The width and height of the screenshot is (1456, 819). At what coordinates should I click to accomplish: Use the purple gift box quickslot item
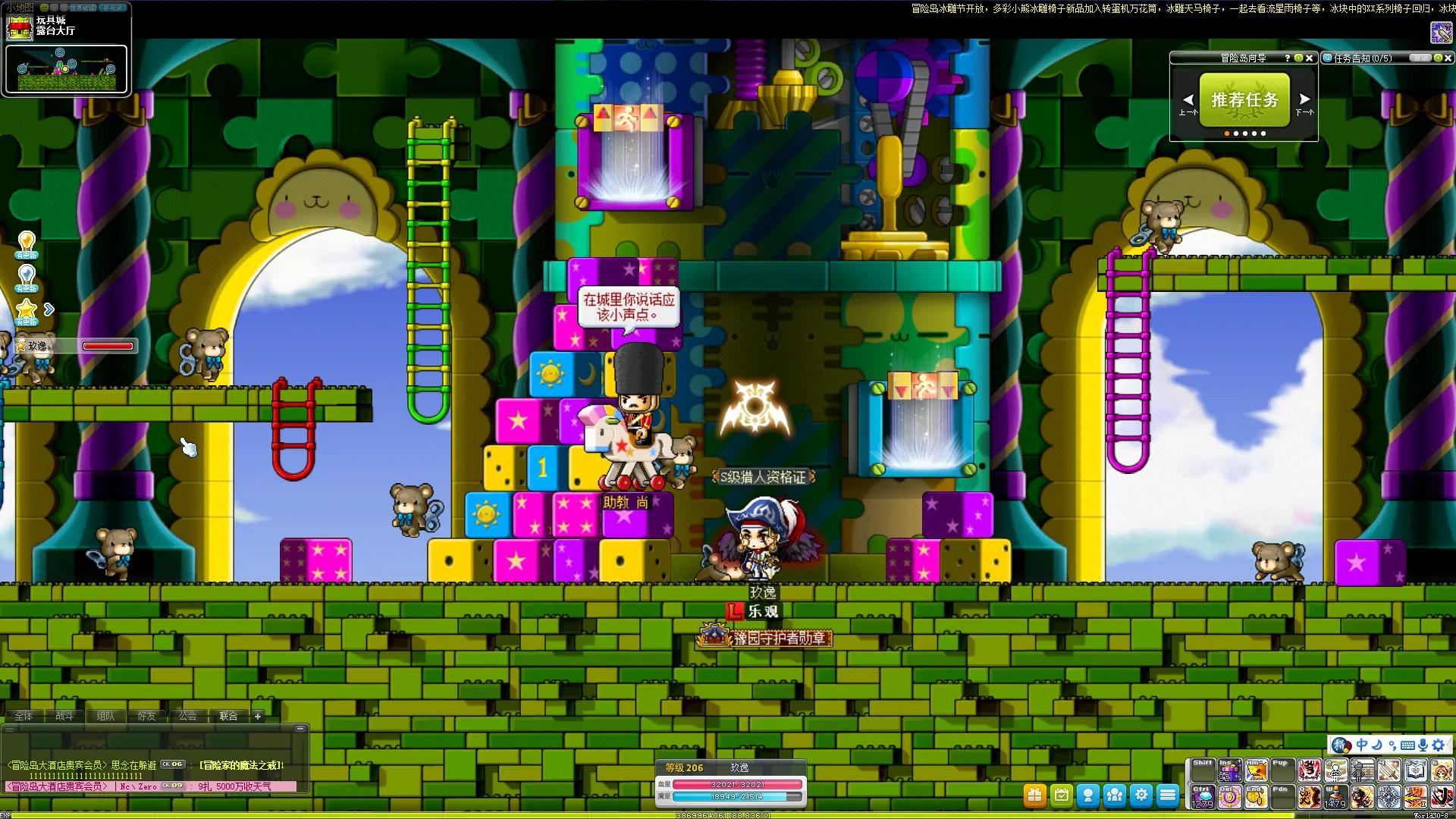coord(1229,772)
